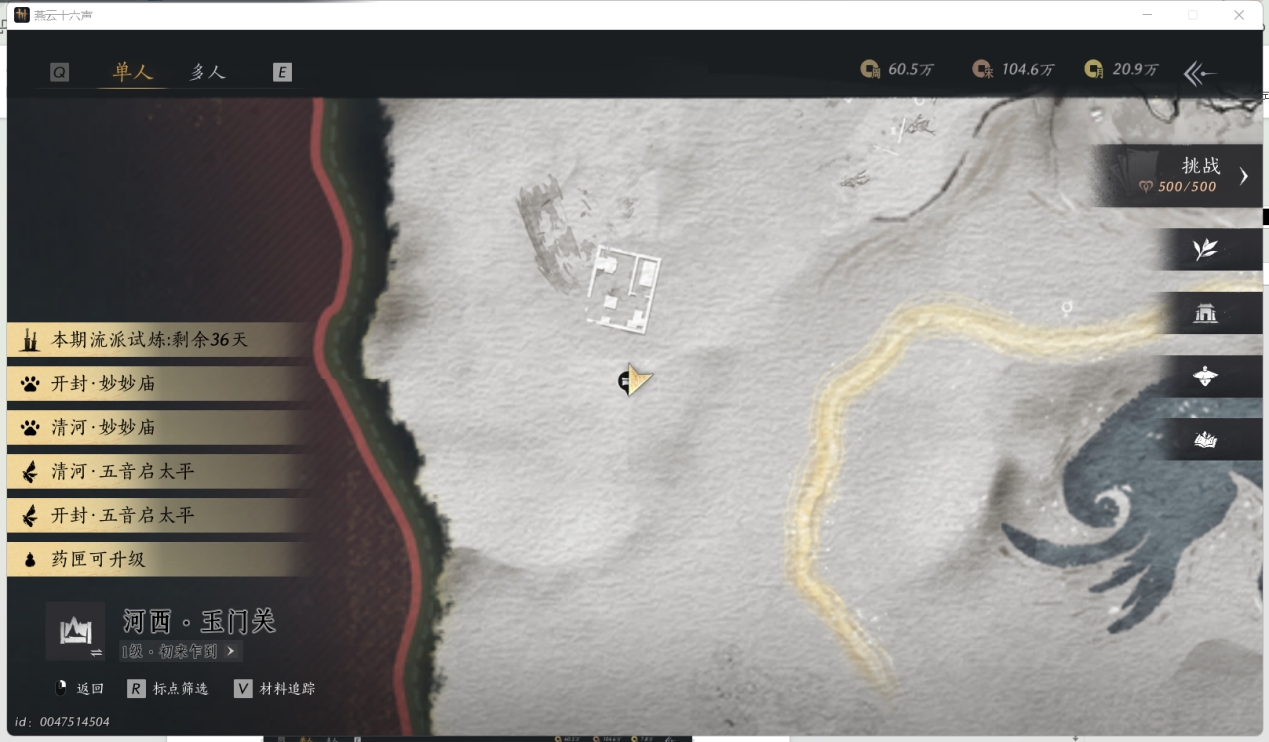The height and width of the screenshot is (742, 1269).
Task: Minimize the game window
Action: tap(1146, 15)
